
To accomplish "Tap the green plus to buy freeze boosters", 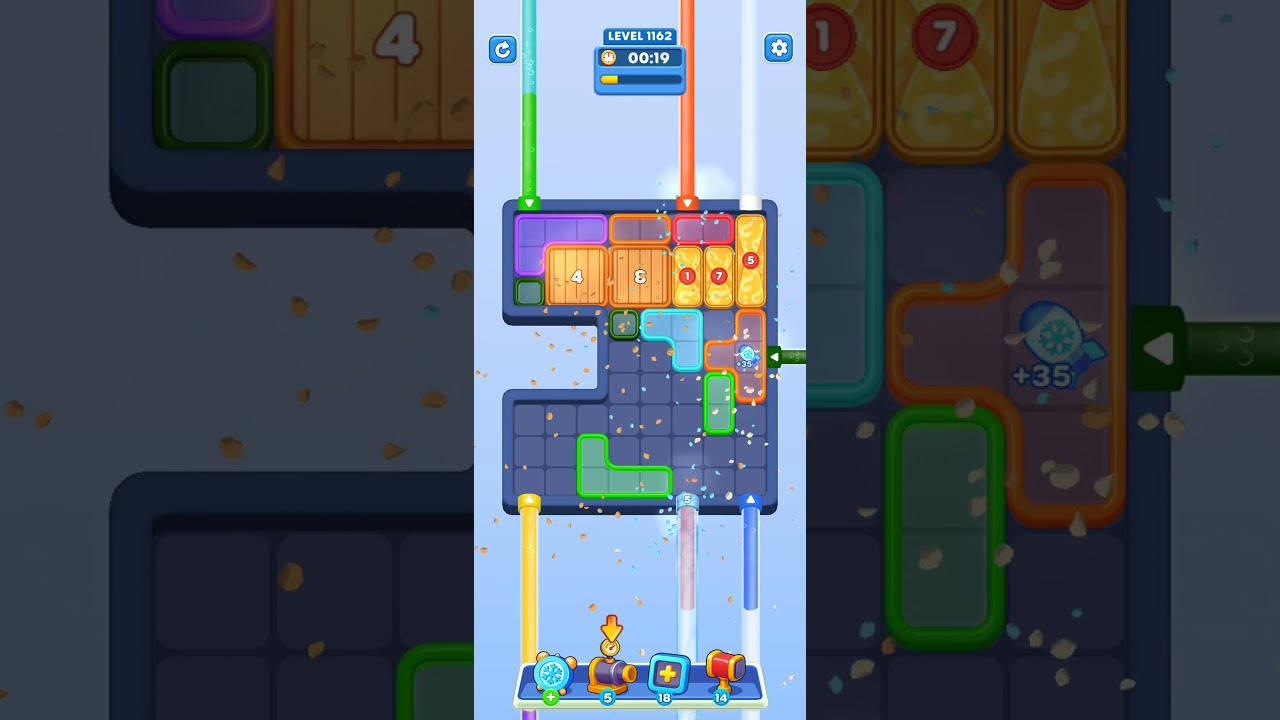I will (549, 697).
